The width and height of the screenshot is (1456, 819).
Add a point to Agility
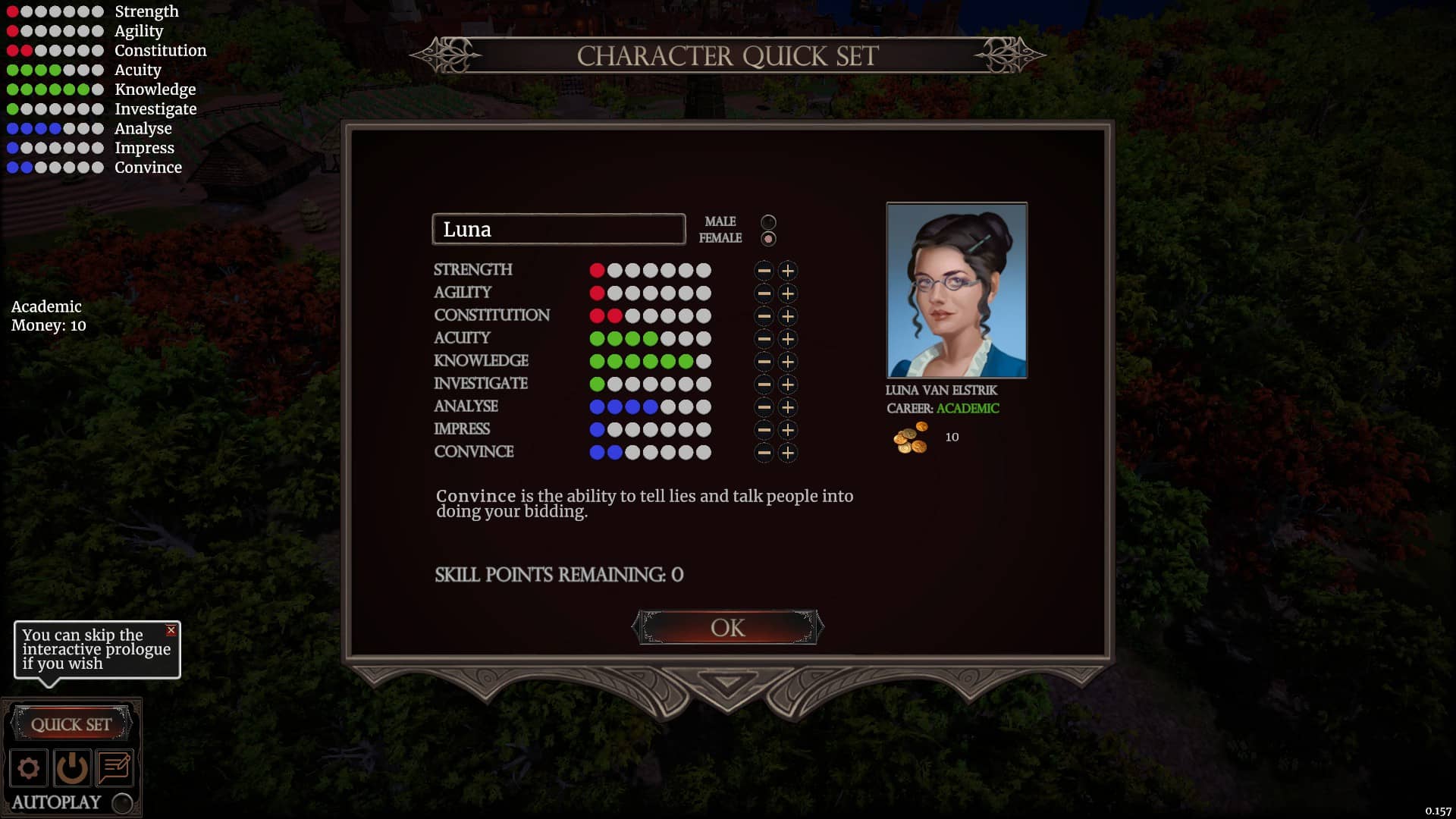(788, 293)
